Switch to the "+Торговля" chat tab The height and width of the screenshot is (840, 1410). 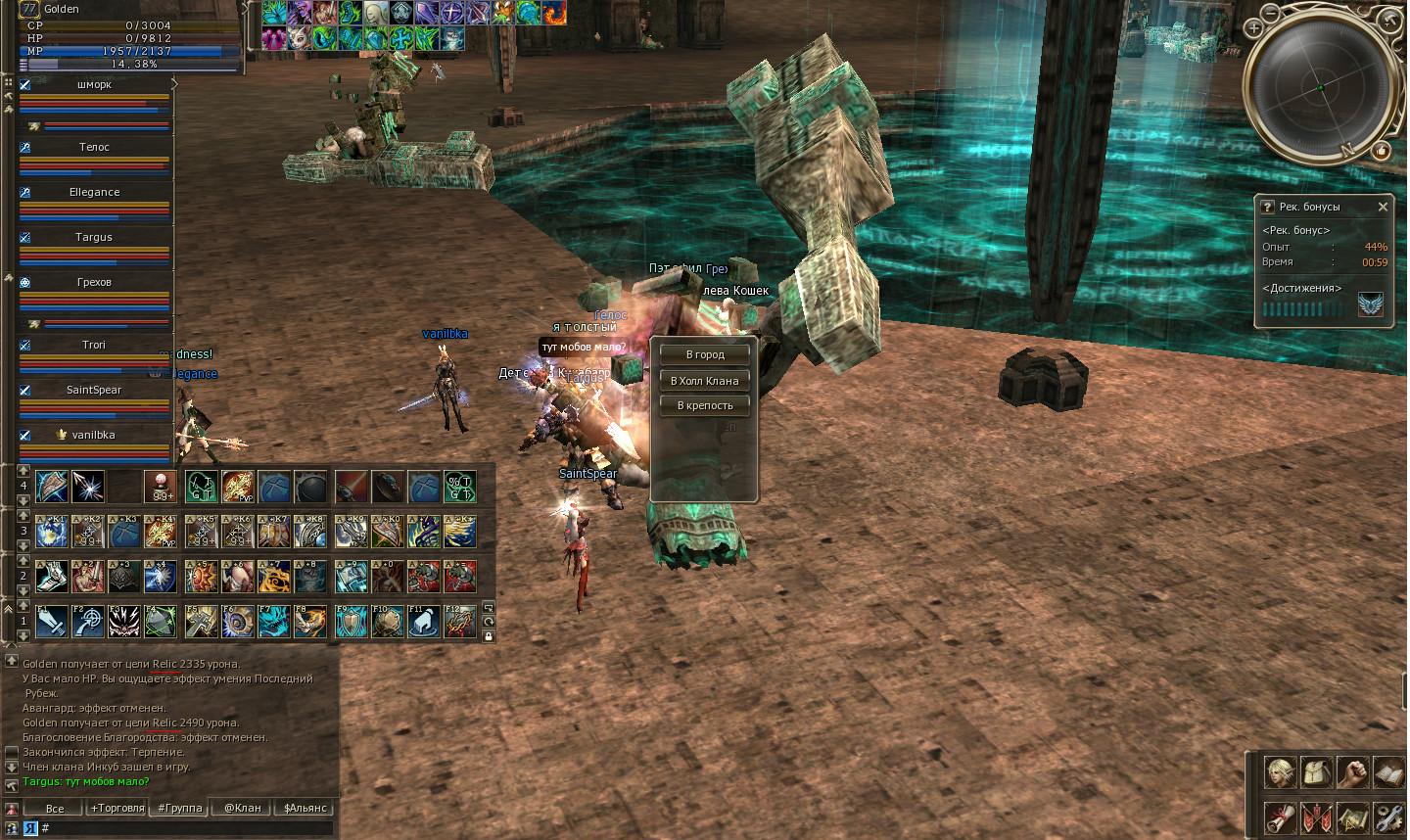tap(117, 808)
